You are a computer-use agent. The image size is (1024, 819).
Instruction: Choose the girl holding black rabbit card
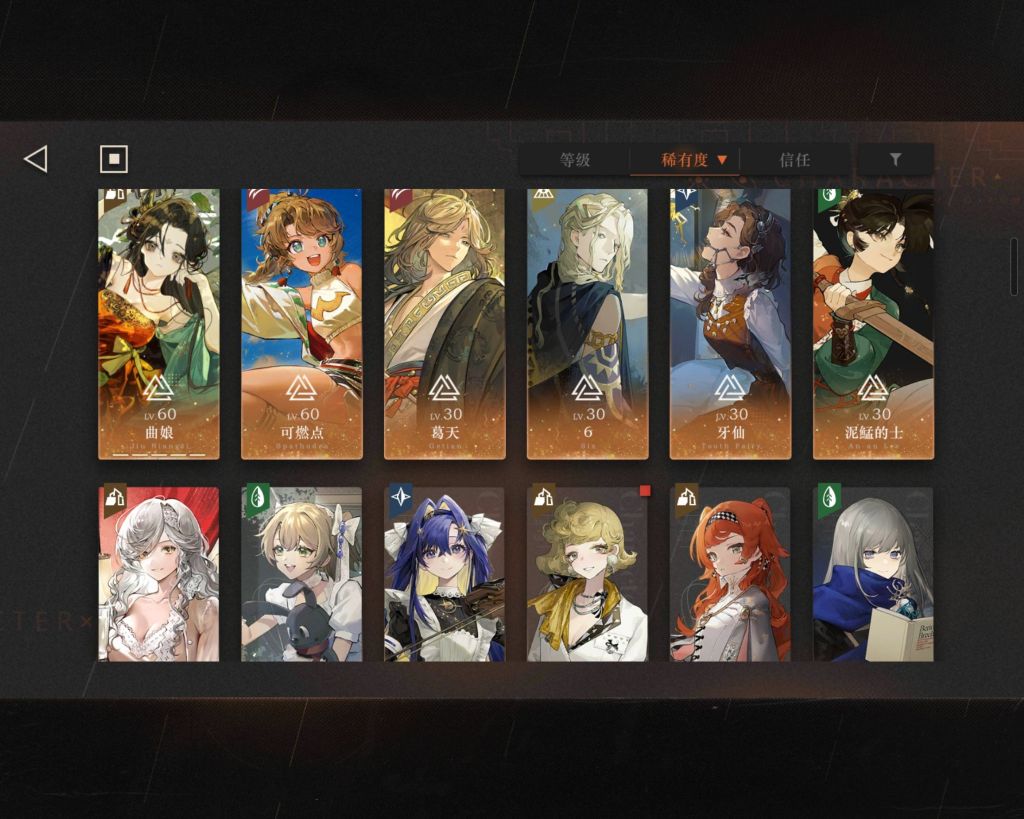[x=302, y=574]
